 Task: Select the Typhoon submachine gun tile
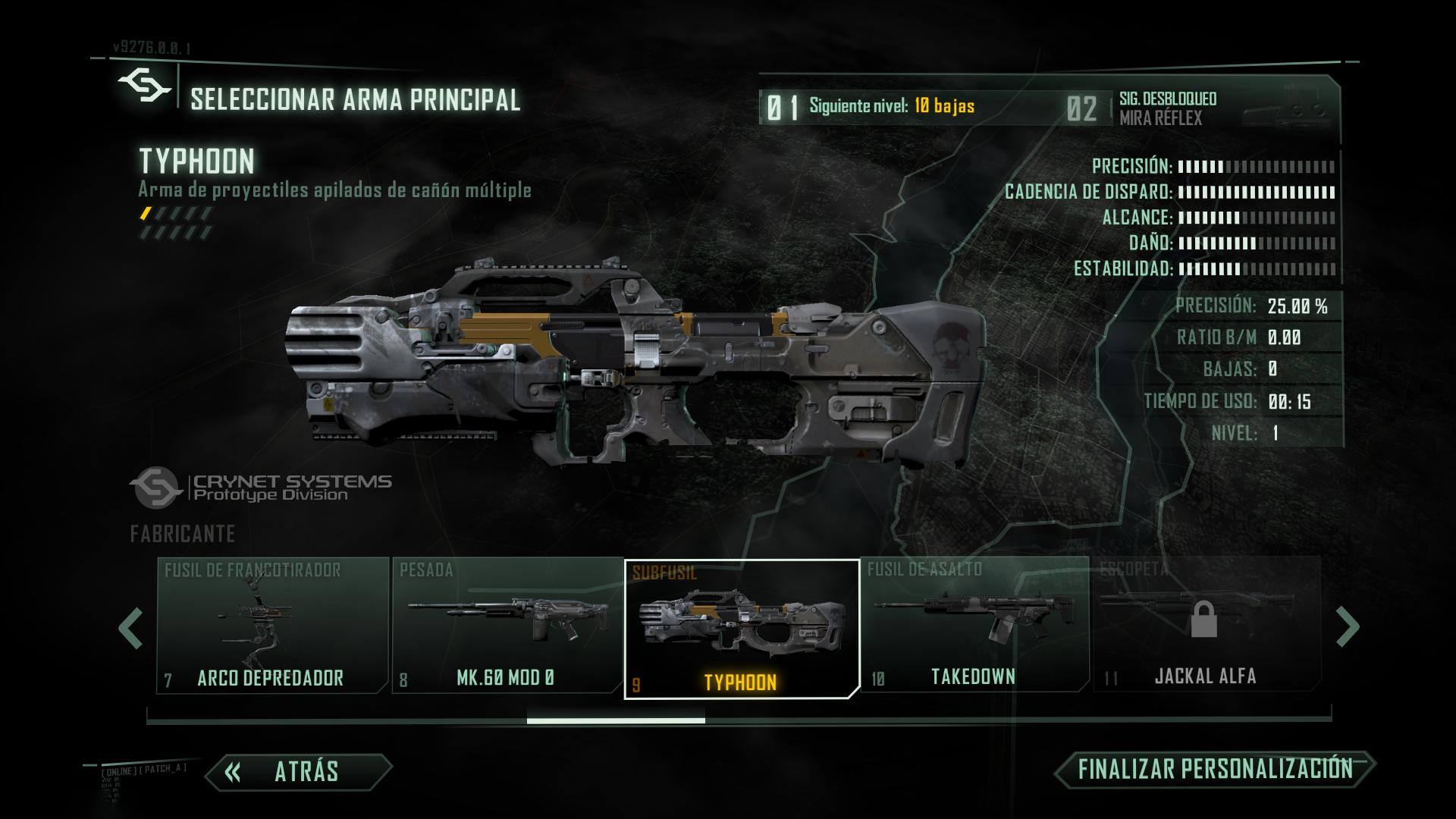coord(741,629)
